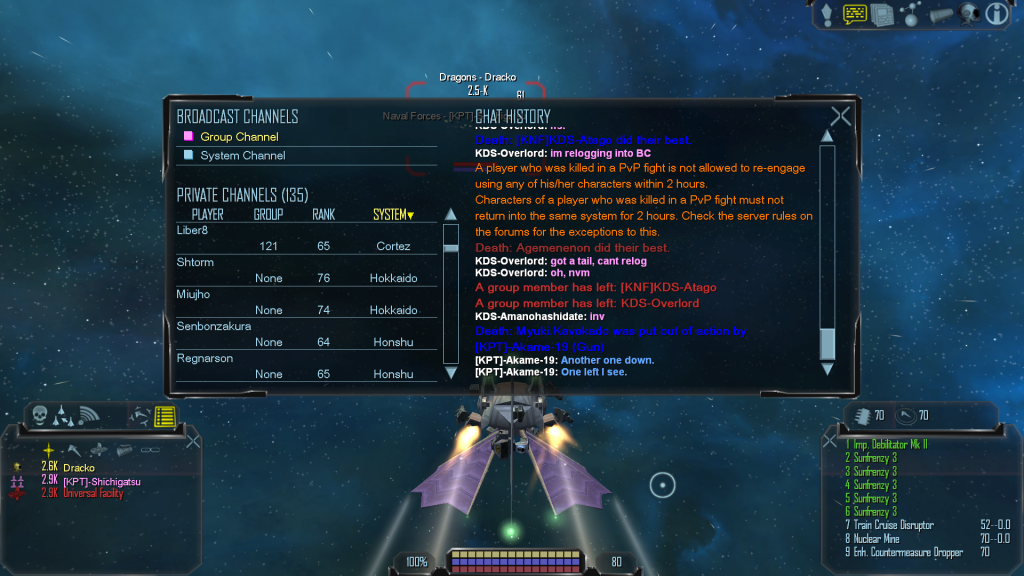Open the exclamation mark alerts icon
Viewport: 1024px width, 576px height.
(x=827, y=14)
